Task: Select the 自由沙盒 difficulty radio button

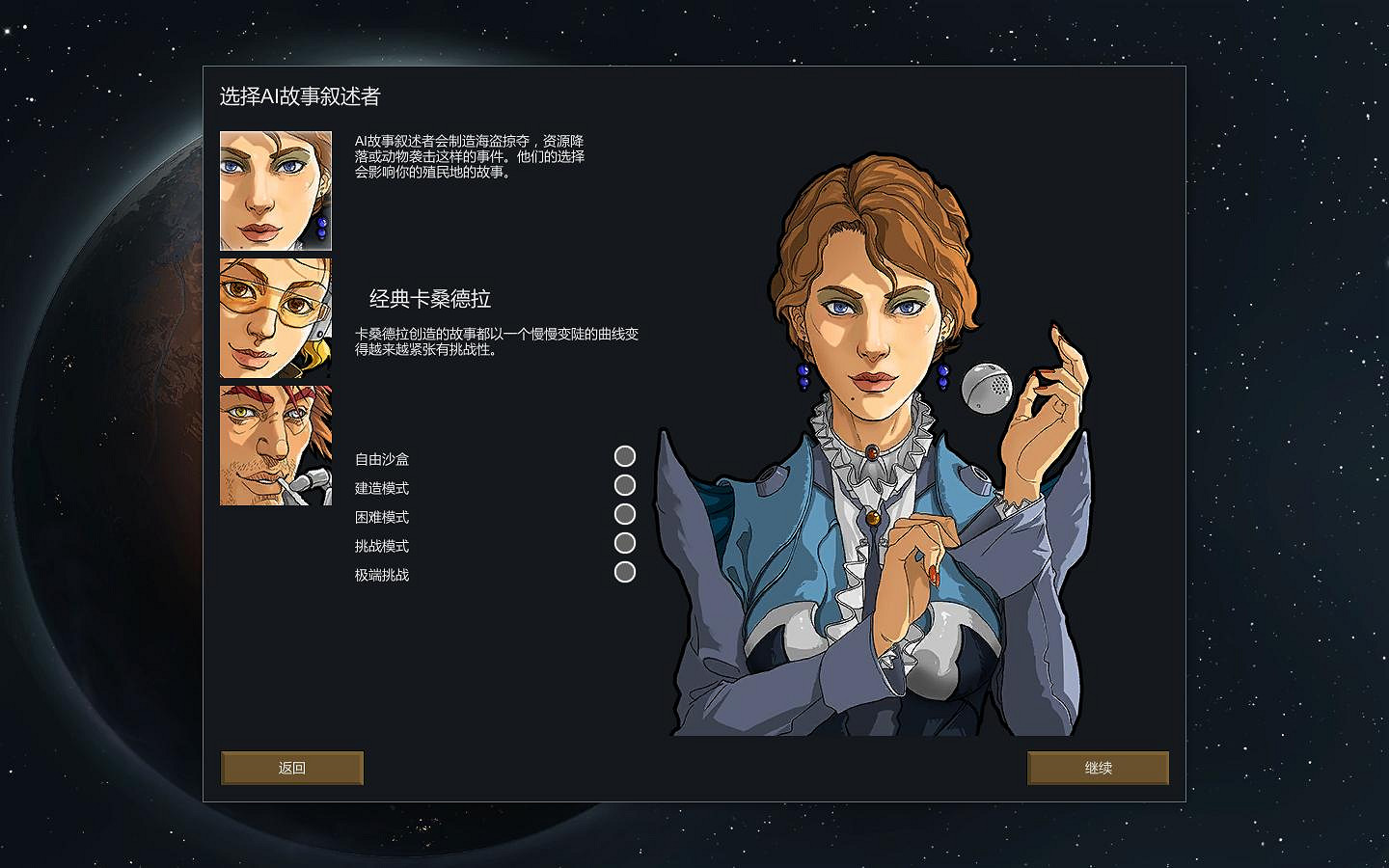Action: [626, 456]
